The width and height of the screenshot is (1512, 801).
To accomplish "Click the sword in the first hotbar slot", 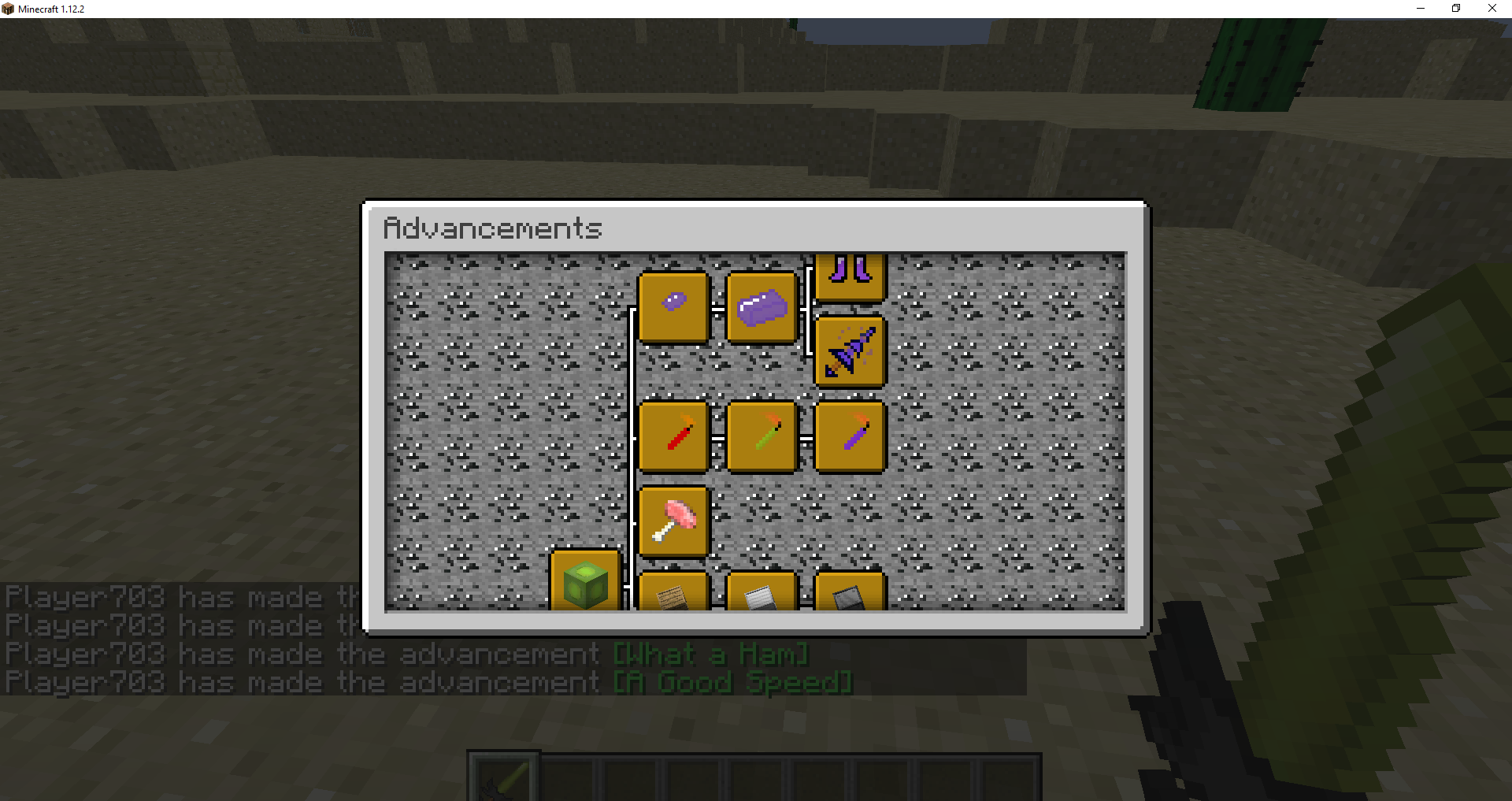I will click(x=502, y=778).
